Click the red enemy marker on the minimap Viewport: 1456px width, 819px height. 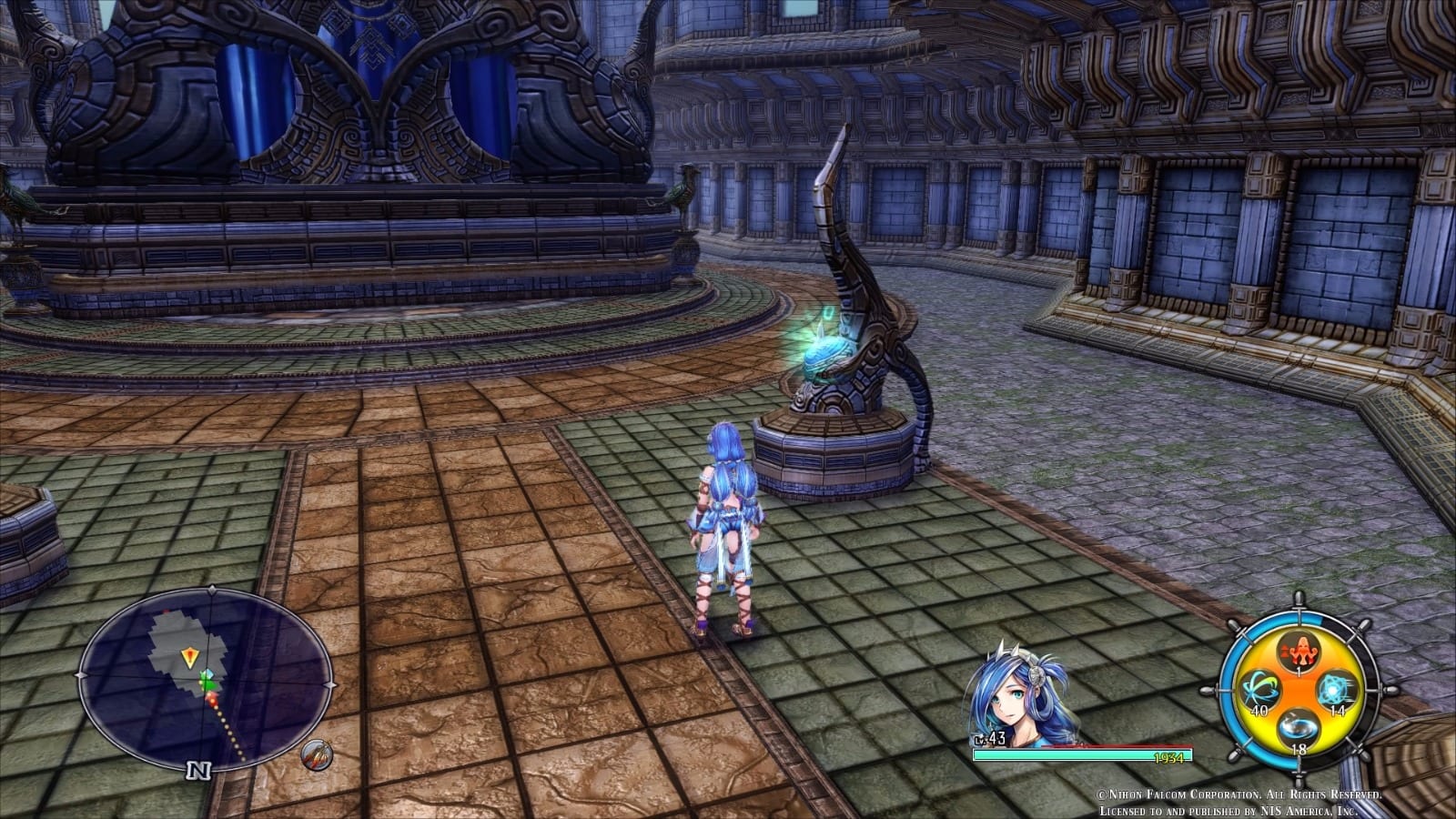[212, 697]
